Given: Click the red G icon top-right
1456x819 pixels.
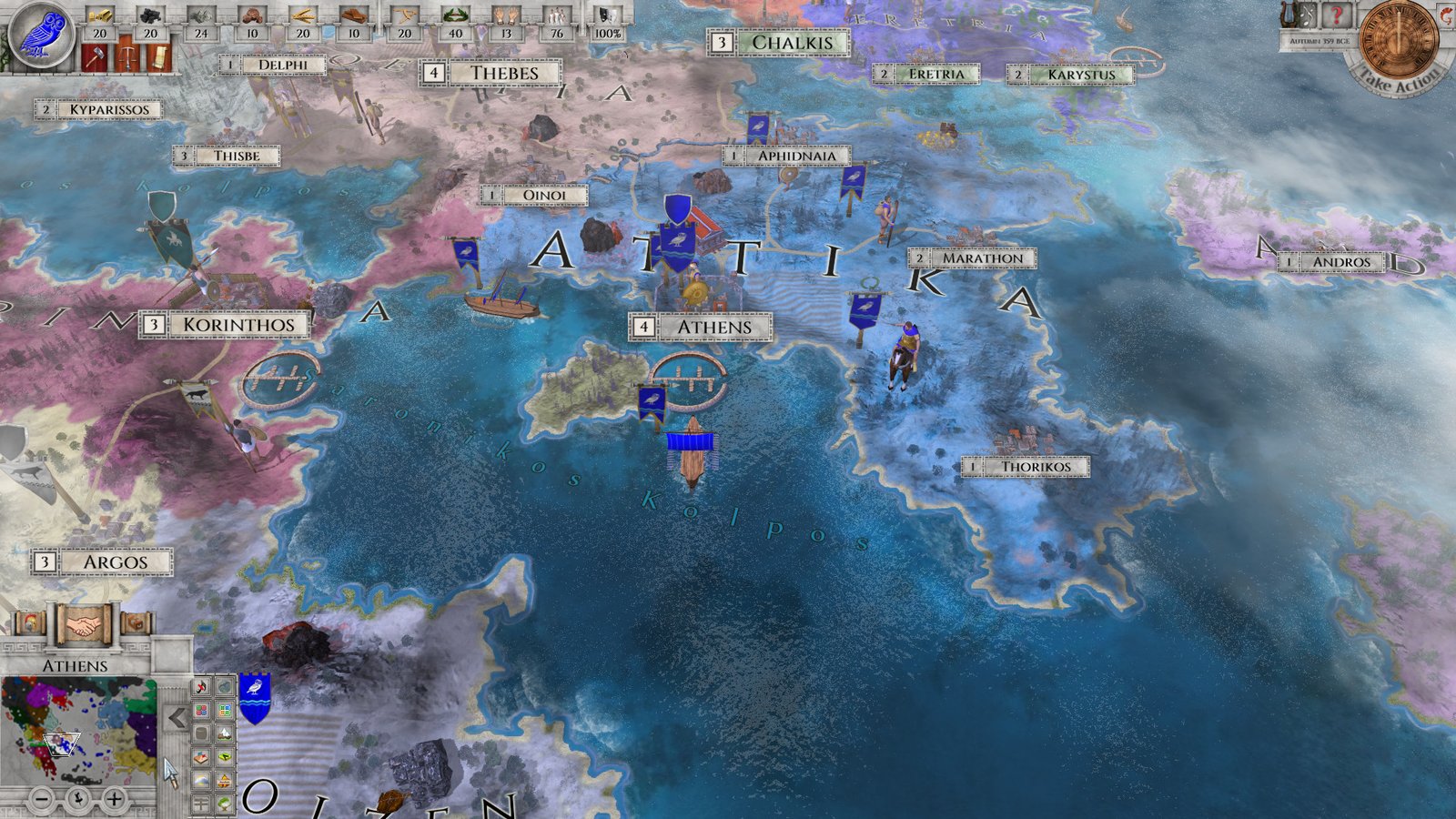Looking at the screenshot, I should 1446,16.
